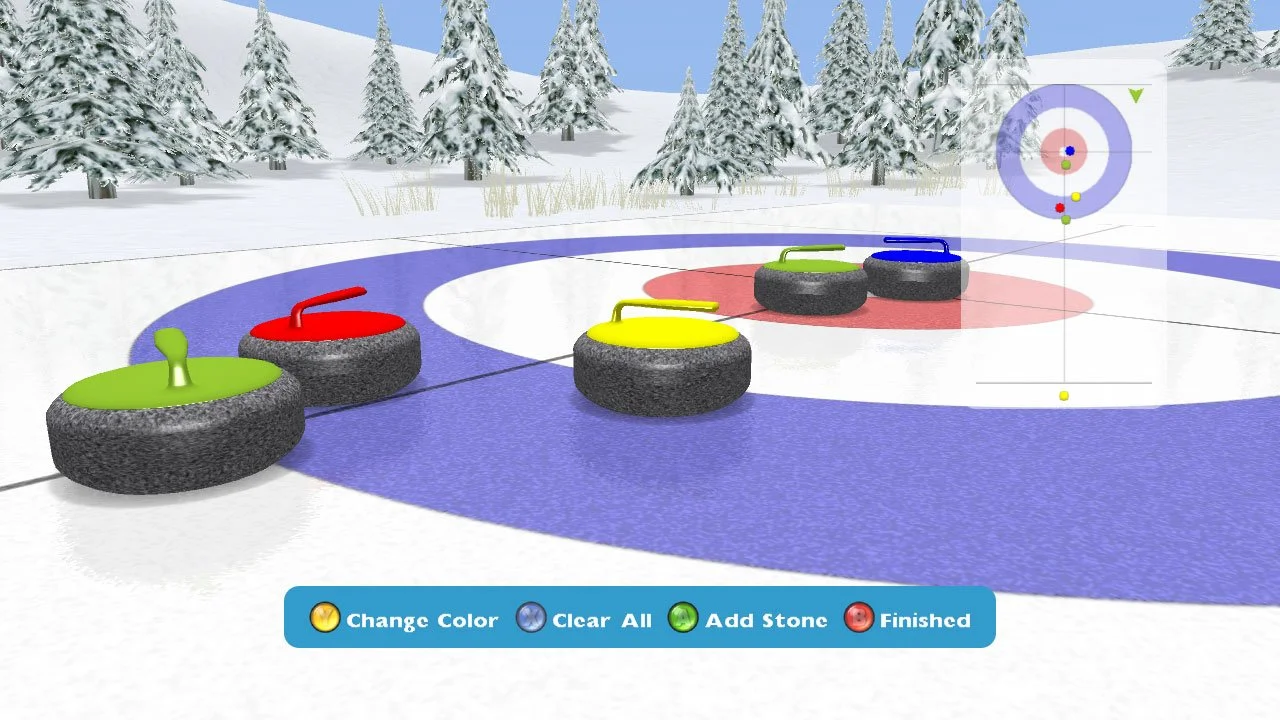The image size is (1280, 720).
Task: Click the red B button icon
Action: (x=857, y=618)
